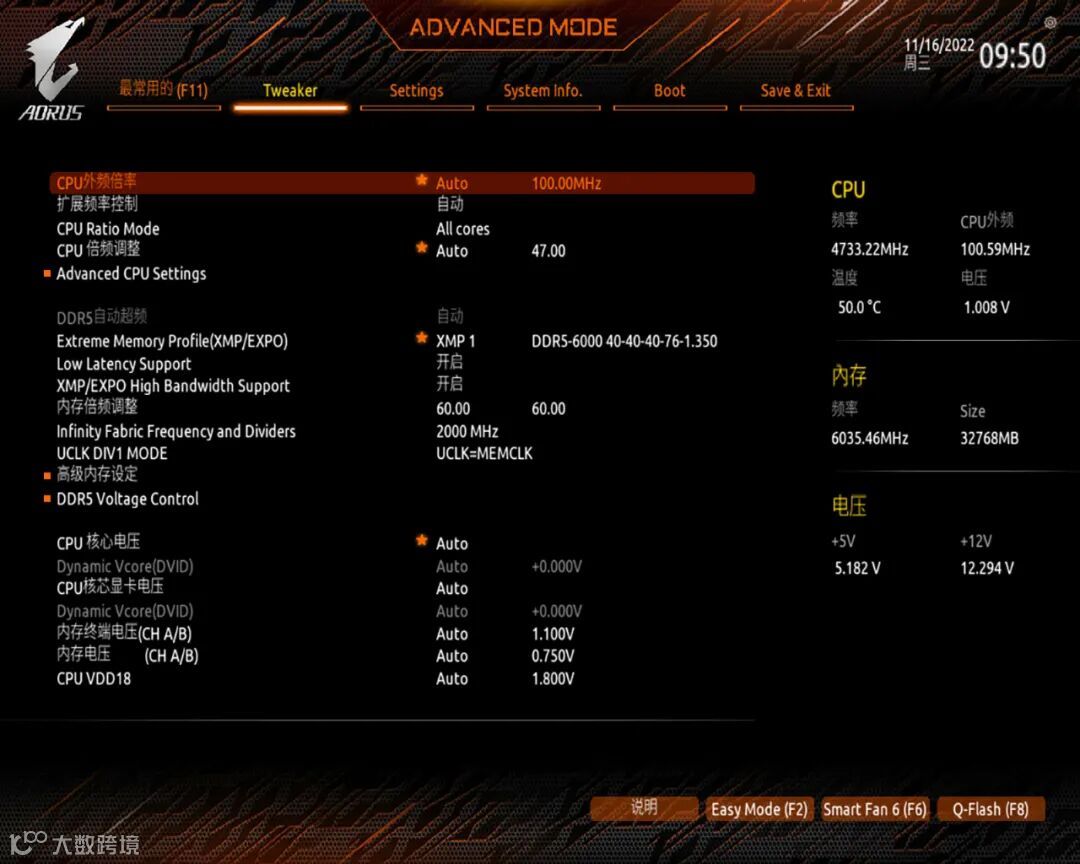Select the Low Latency Support option
1080x864 pixels.
tap(124, 364)
